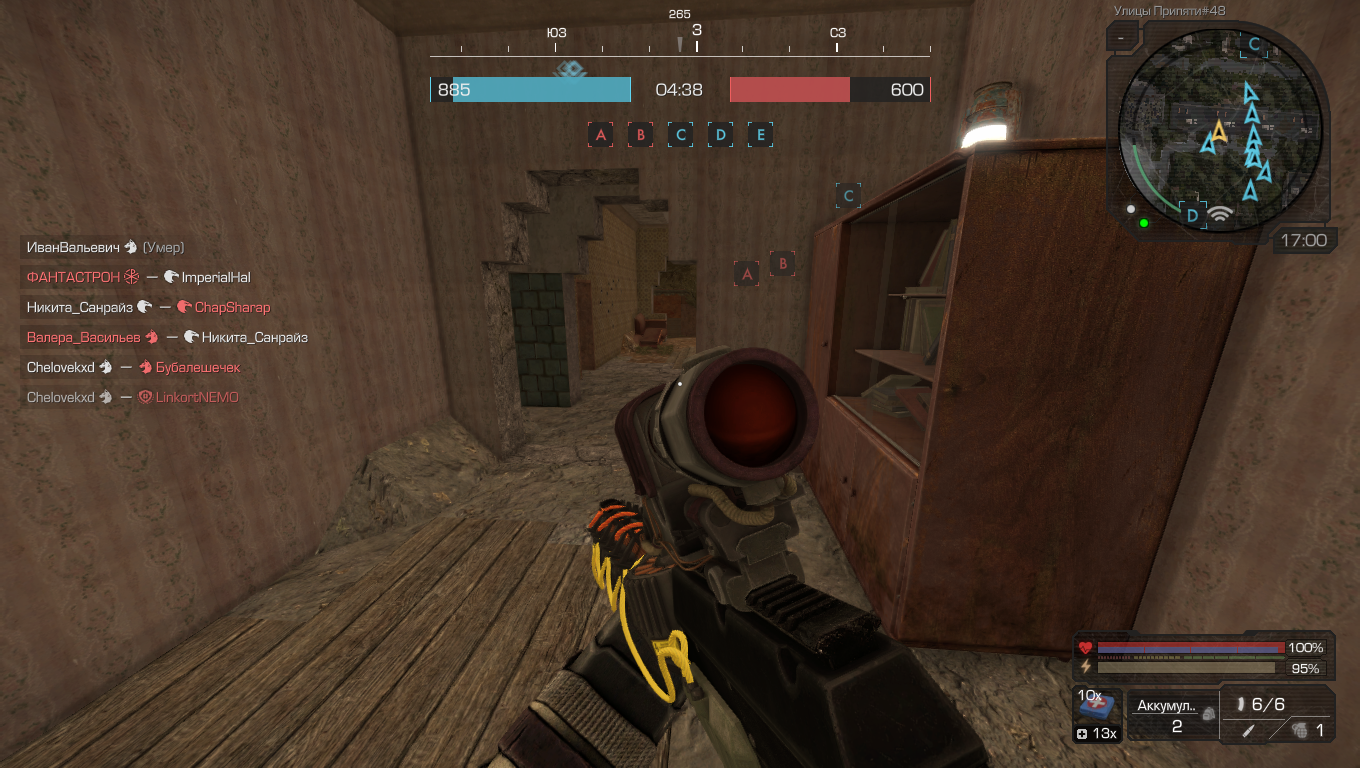The image size is (1360, 768).
Task: Choose capture point D in the objective row
Action: [x=720, y=135]
